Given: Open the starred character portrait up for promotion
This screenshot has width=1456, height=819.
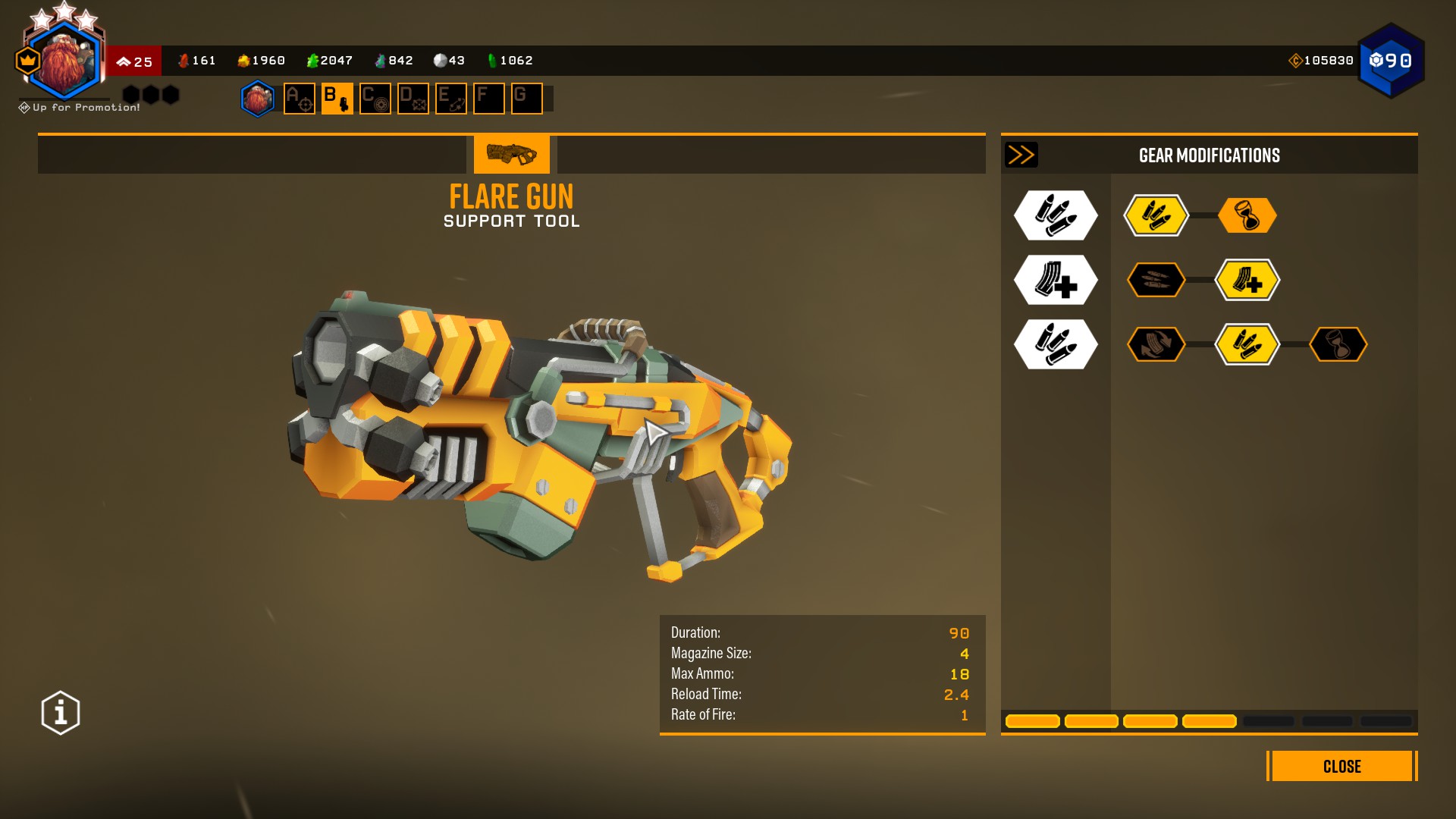Looking at the screenshot, I should coord(64,61).
